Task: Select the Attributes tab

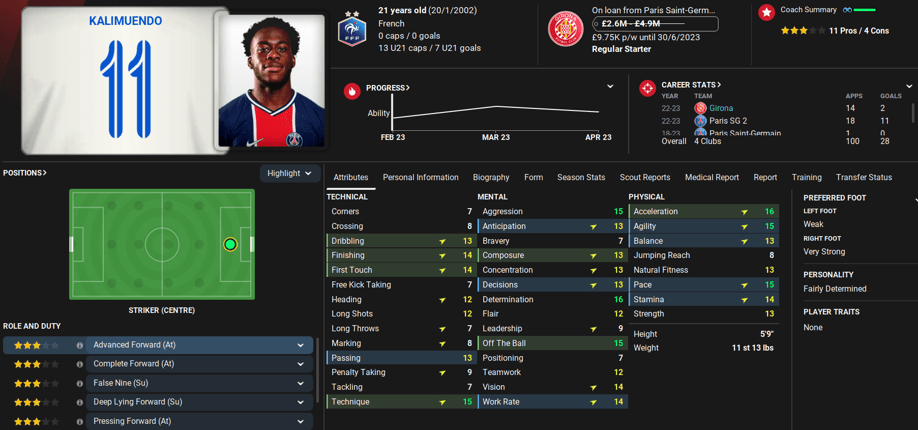Action: click(x=351, y=177)
